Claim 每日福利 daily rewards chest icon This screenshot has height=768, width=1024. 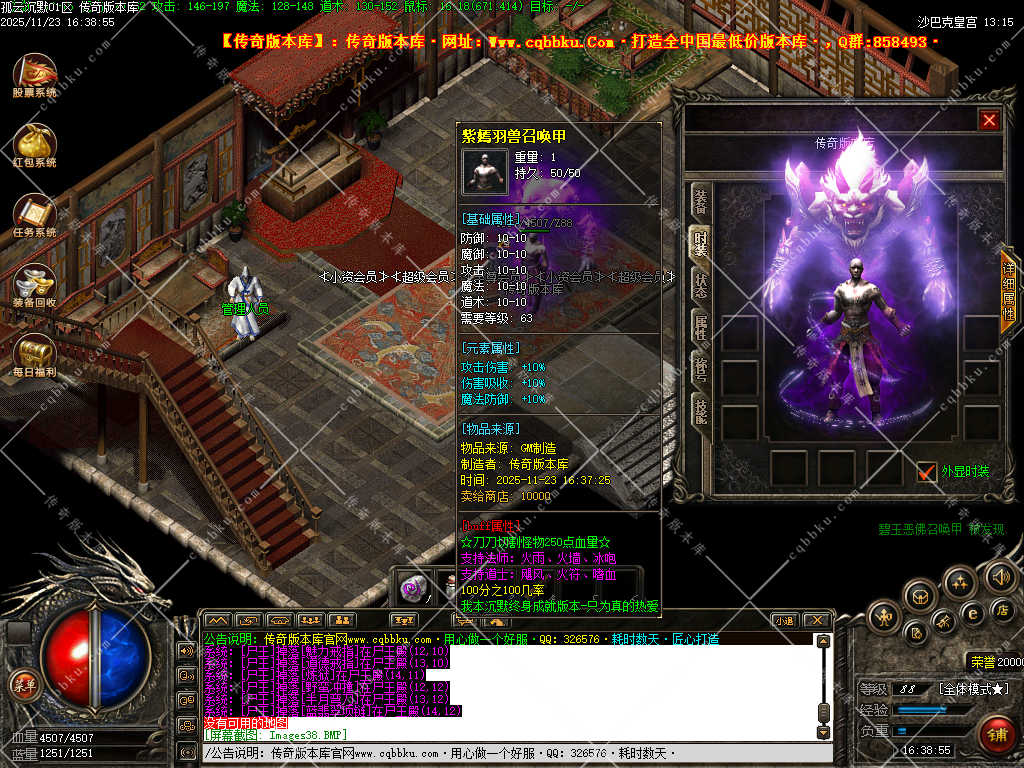click(35, 353)
